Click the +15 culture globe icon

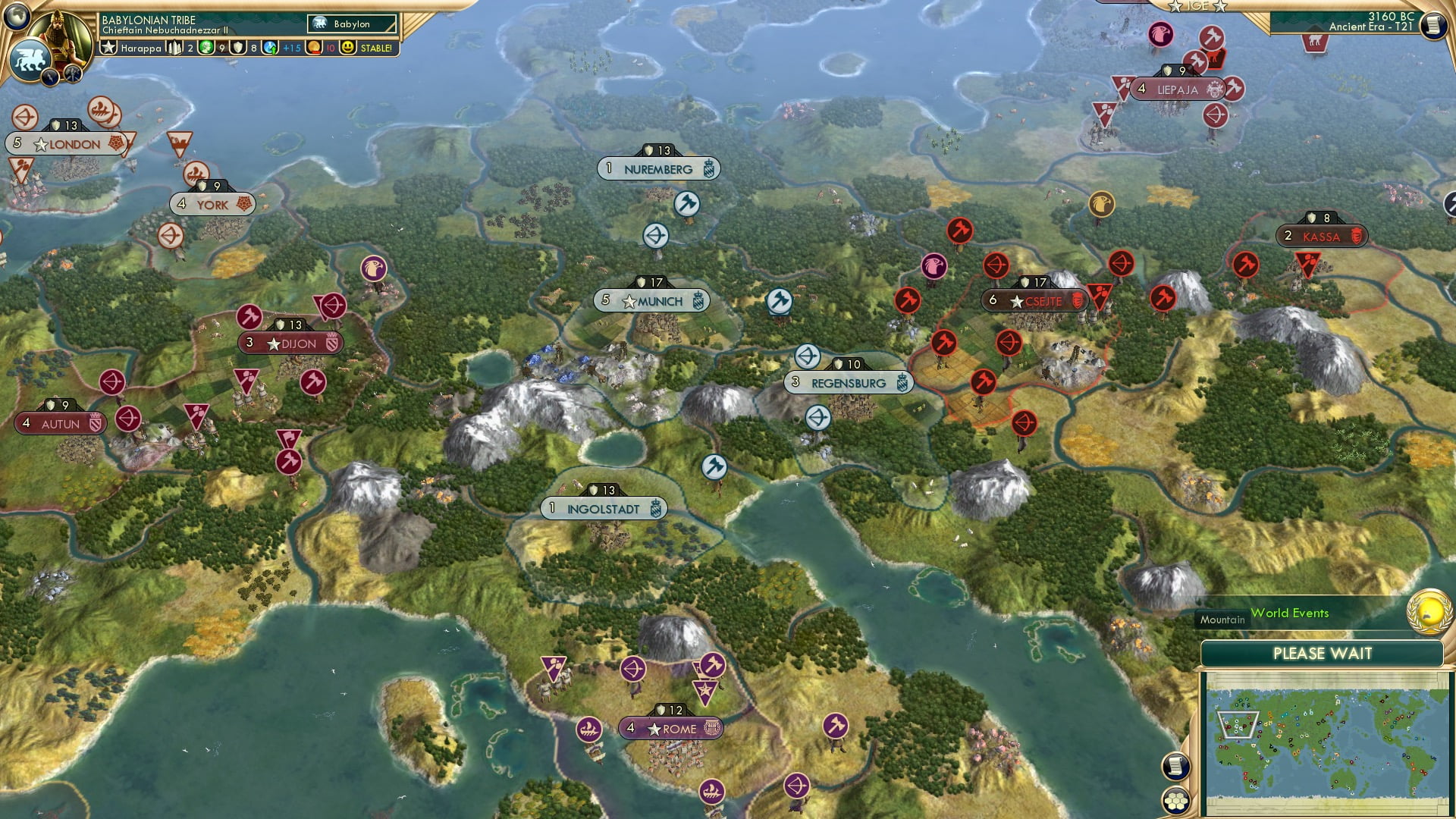click(270, 48)
